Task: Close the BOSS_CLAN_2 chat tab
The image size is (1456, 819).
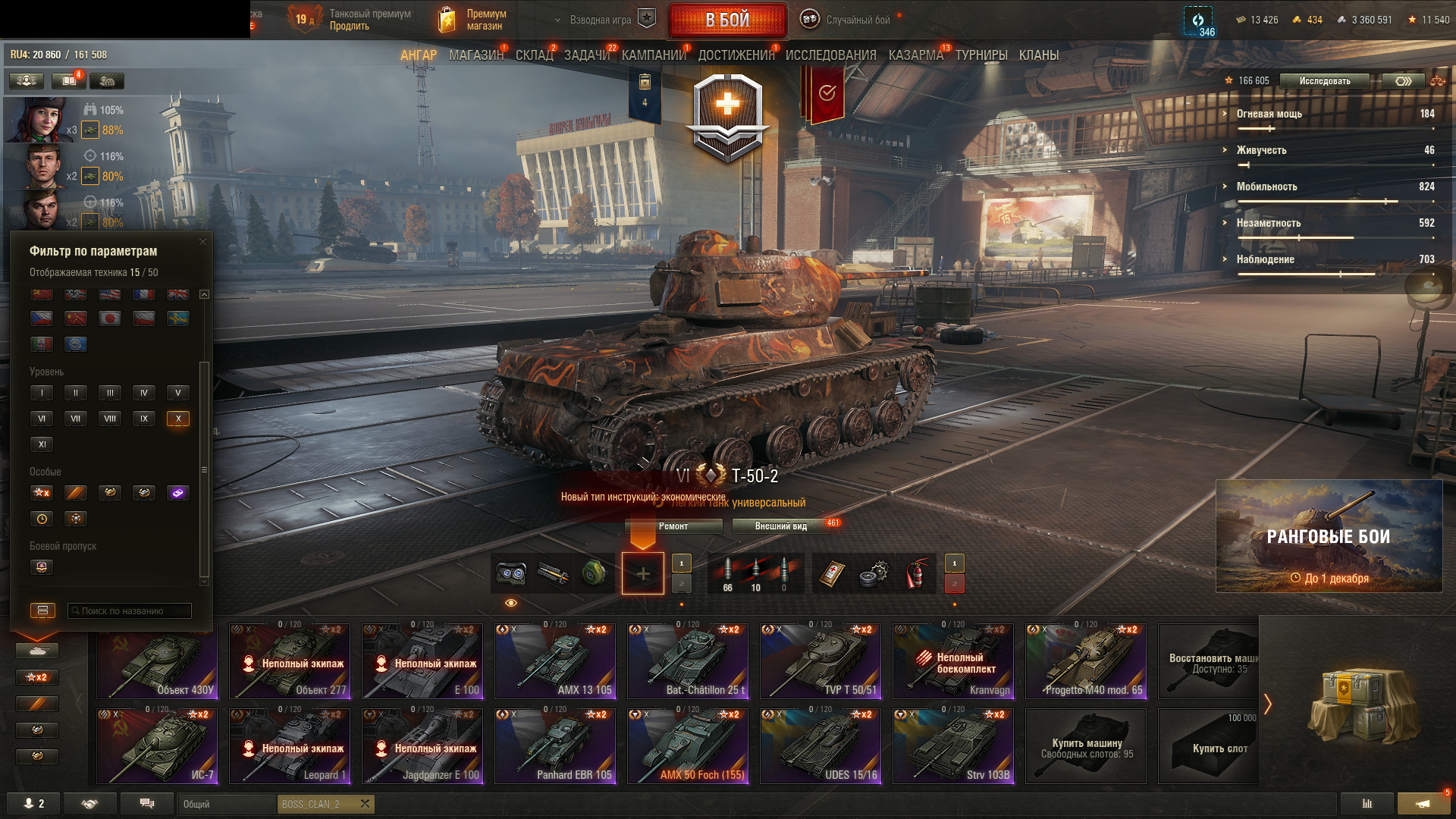Action: (365, 804)
